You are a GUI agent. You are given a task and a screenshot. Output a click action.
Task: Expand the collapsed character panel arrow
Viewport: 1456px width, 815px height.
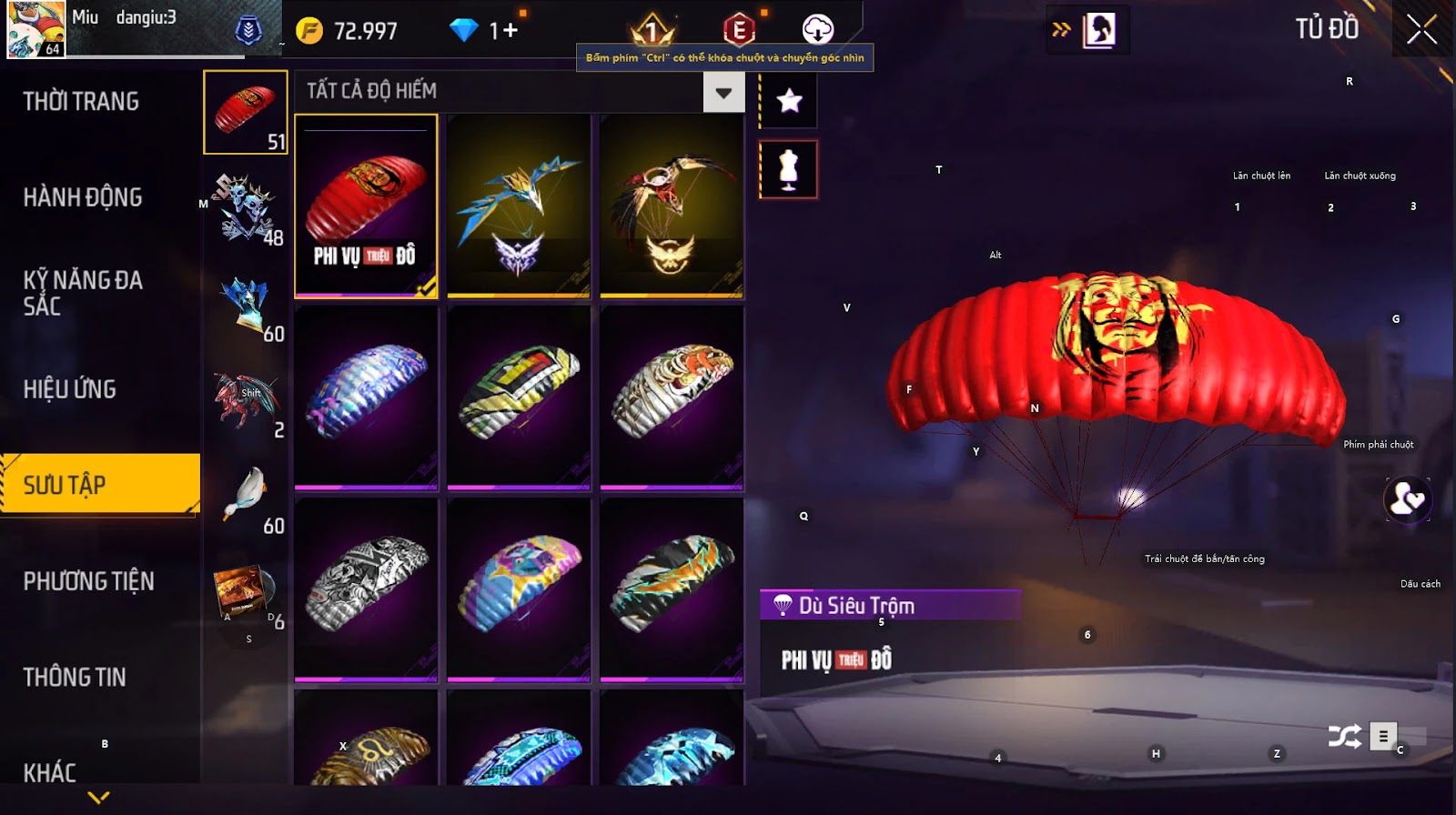coord(1061,30)
